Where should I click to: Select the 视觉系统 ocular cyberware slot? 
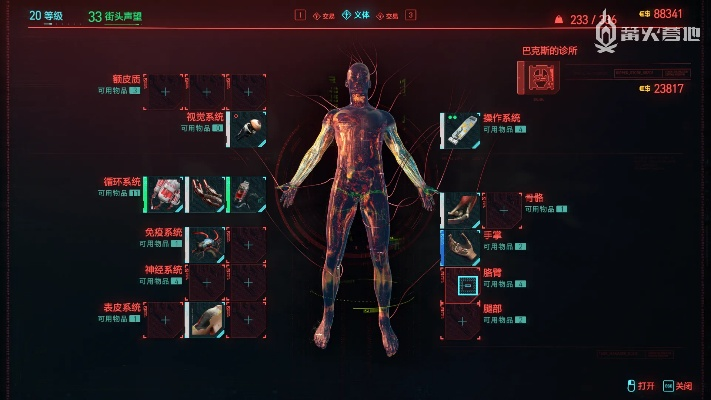pyautogui.click(x=248, y=130)
